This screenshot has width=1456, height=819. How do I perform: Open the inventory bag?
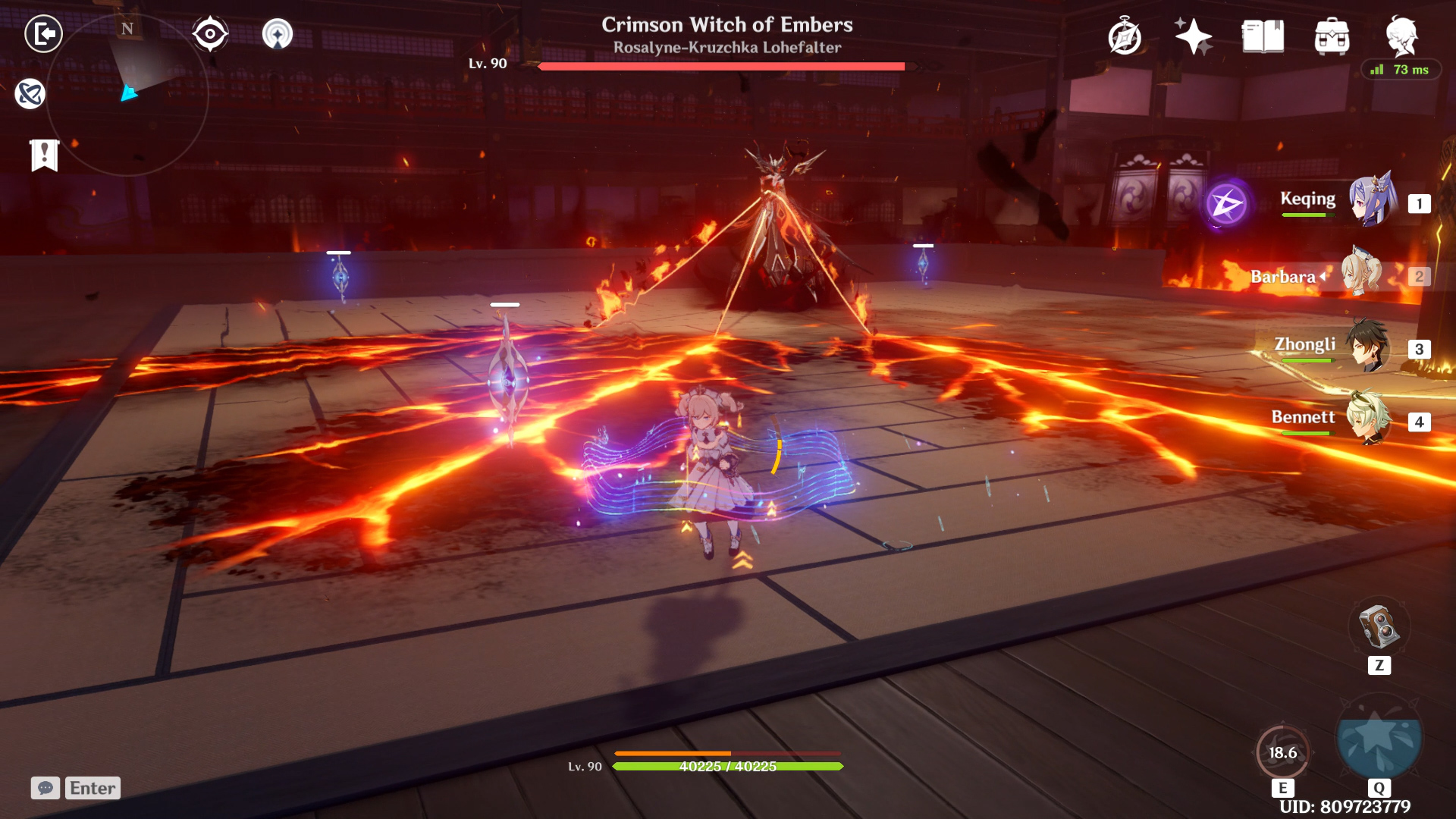[x=1333, y=36]
